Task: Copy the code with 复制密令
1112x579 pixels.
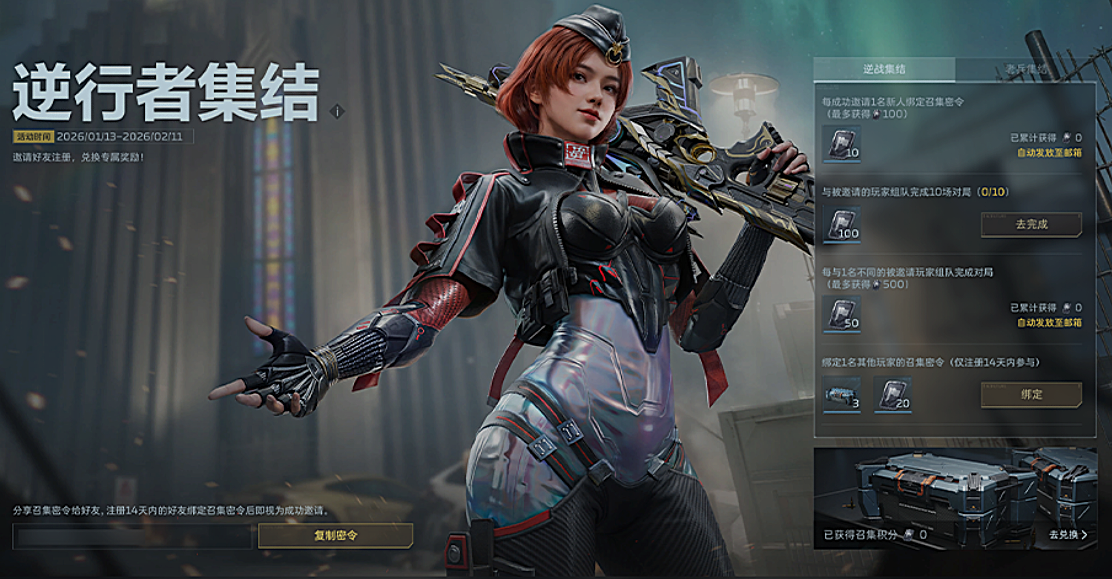Action: [x=335, y=536]
